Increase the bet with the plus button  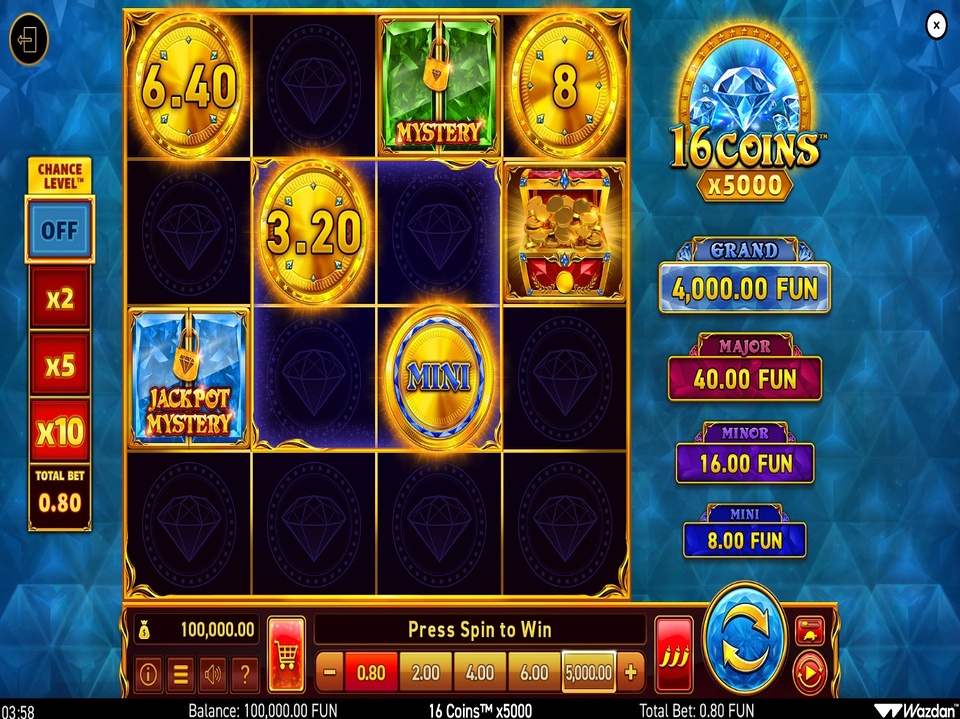631,673
